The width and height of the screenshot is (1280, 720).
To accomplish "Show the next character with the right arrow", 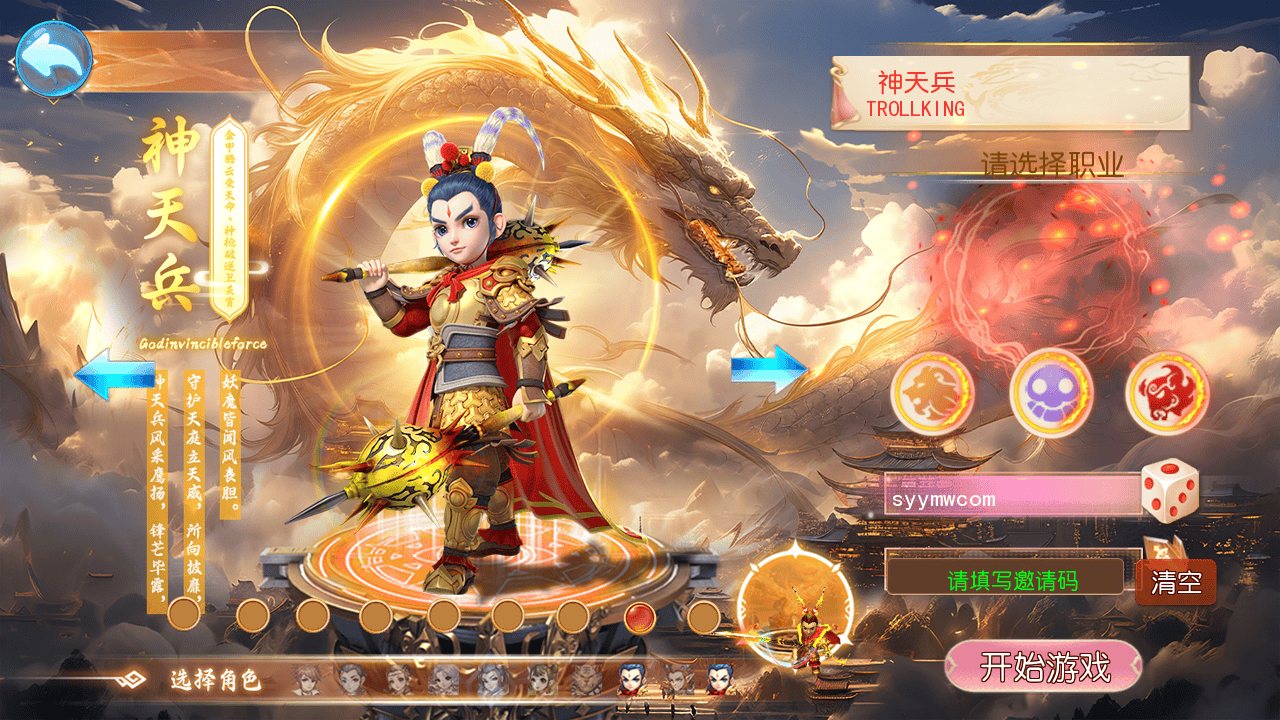I will tap(768, 369).
